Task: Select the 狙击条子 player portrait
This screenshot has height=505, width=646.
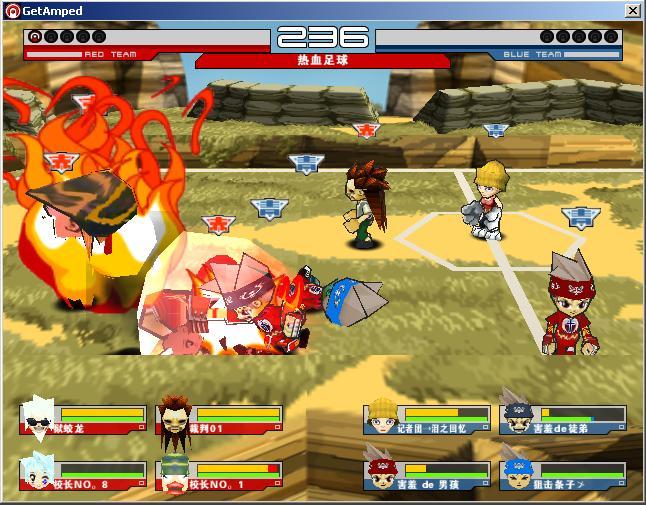Action: coord(518,473)
